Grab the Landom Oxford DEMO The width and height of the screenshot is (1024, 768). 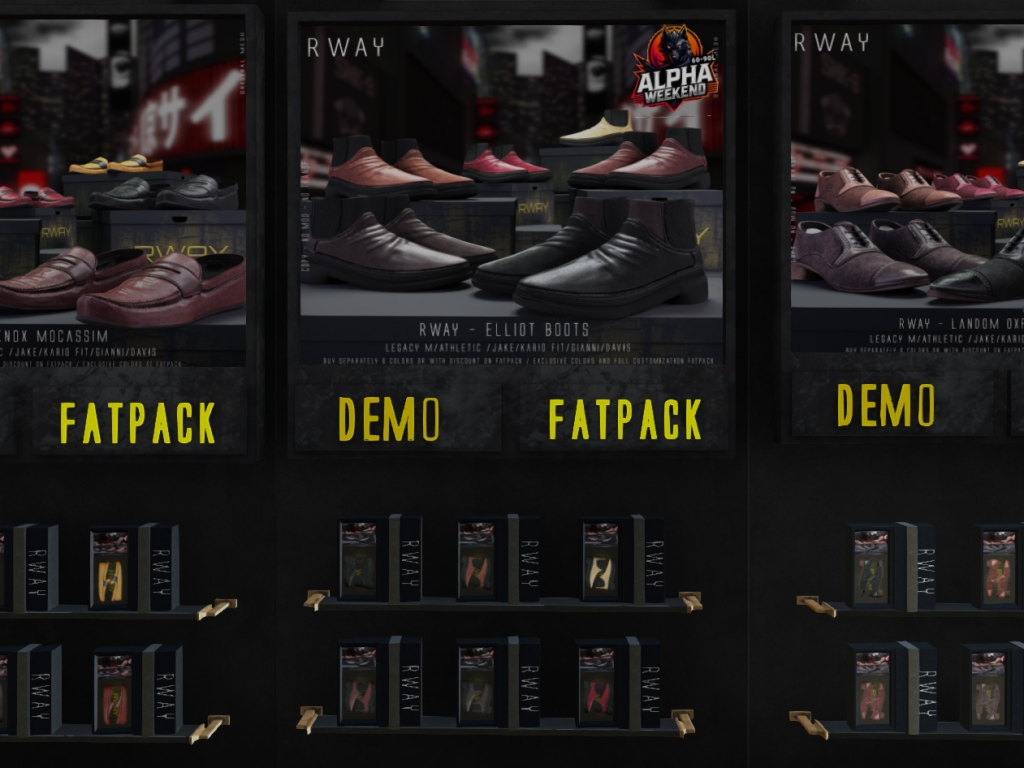point(885,405)
